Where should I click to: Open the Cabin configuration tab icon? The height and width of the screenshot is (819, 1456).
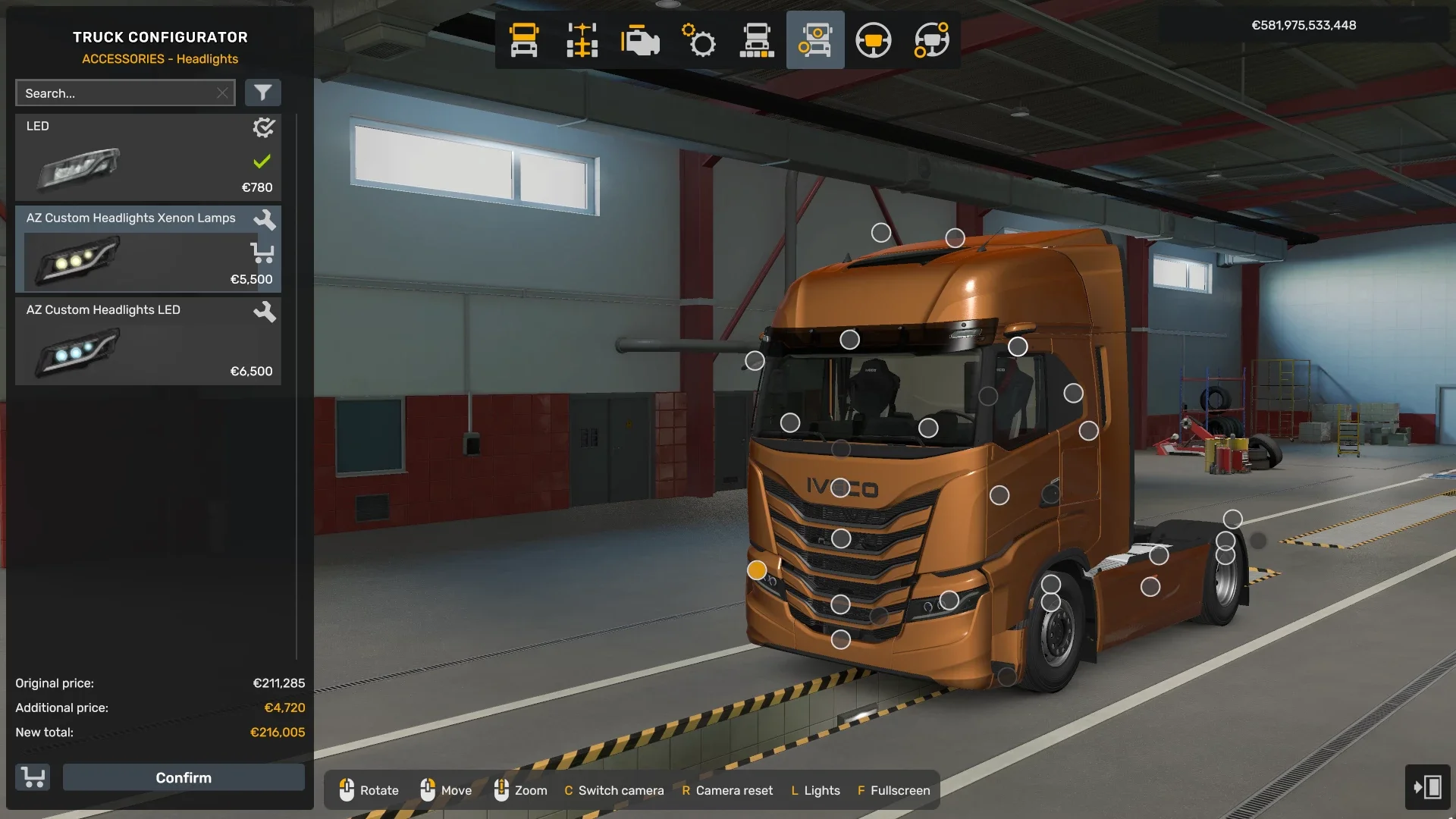tap(525, 40)
